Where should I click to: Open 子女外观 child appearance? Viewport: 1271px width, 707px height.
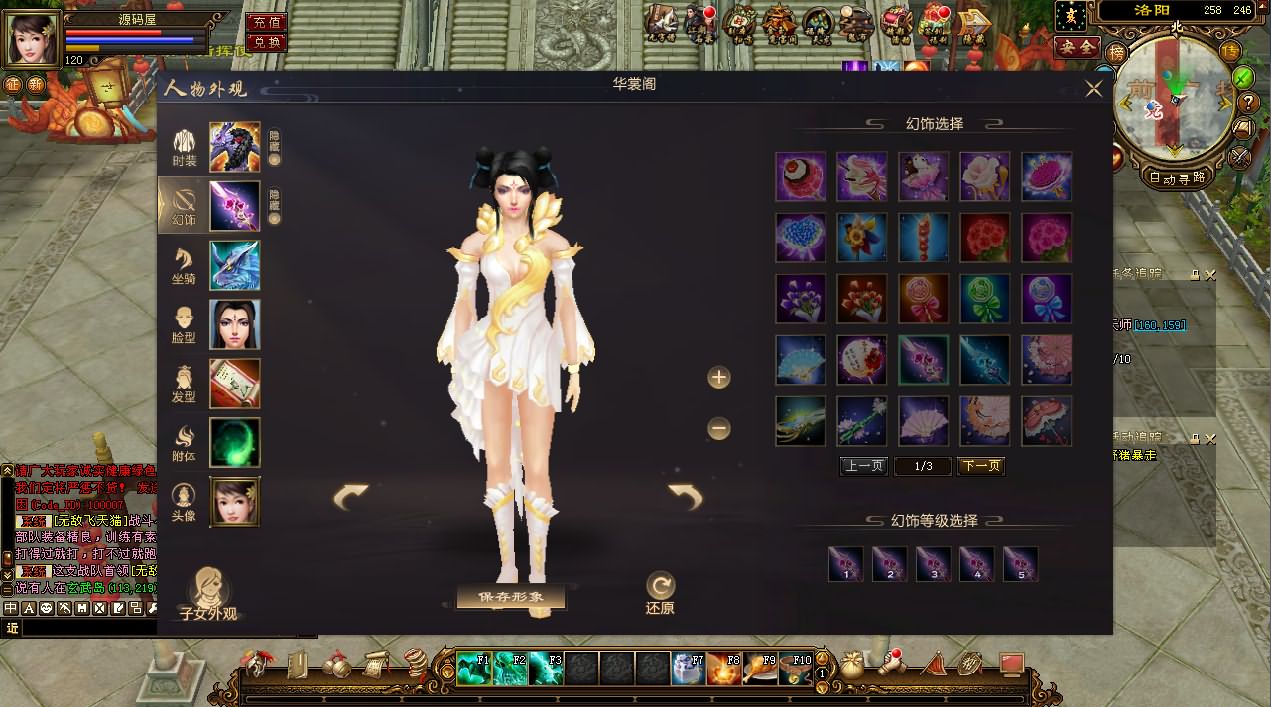[208, 593]
